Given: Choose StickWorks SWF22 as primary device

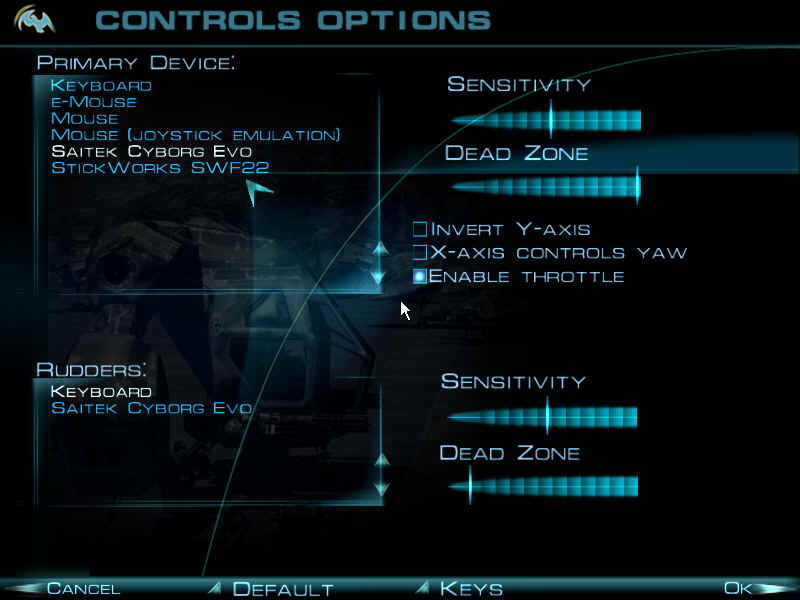Looking at the screenshot, I should [160, 168].
